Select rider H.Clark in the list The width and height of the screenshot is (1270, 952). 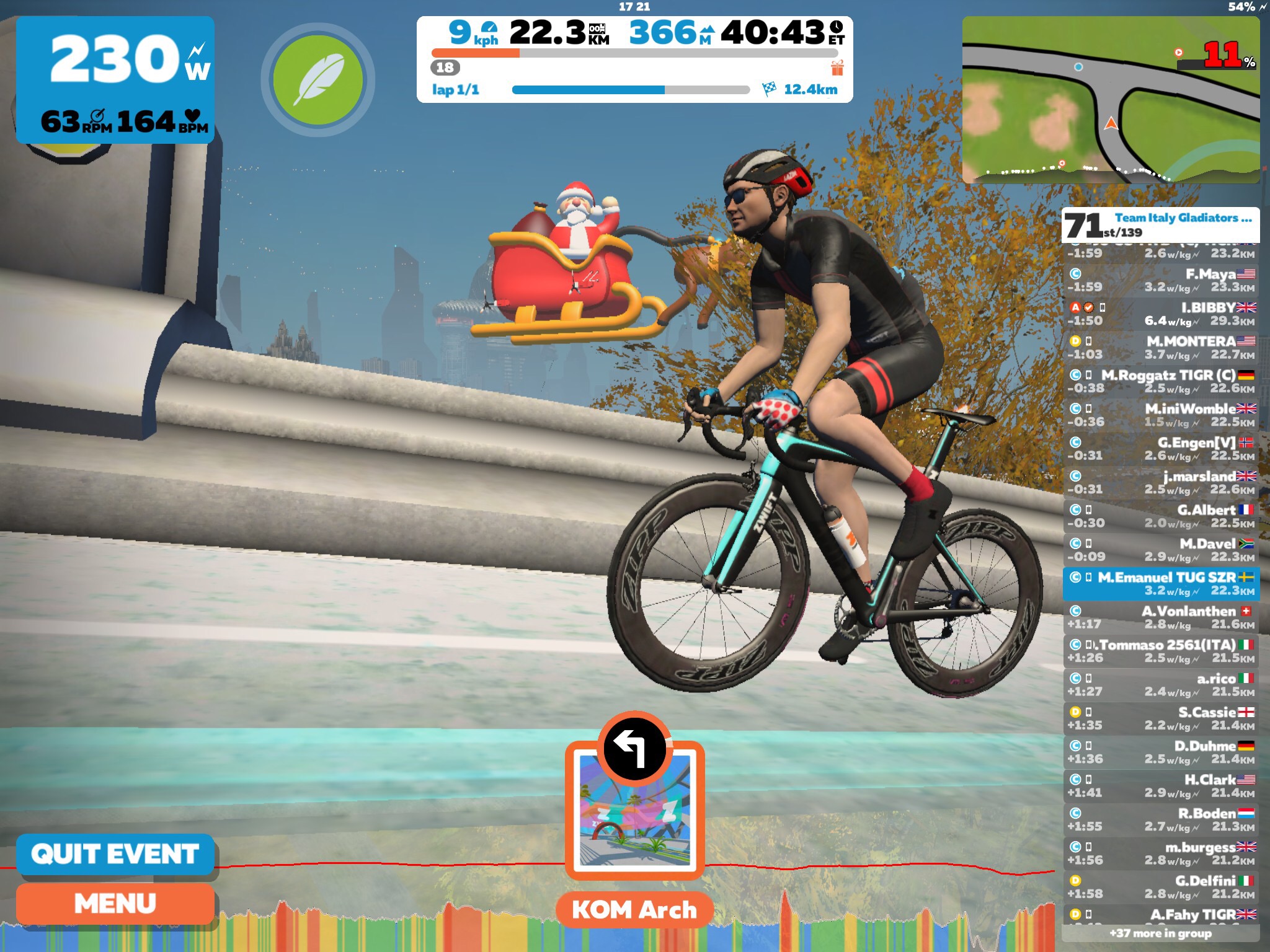(x=1161, y=786)
